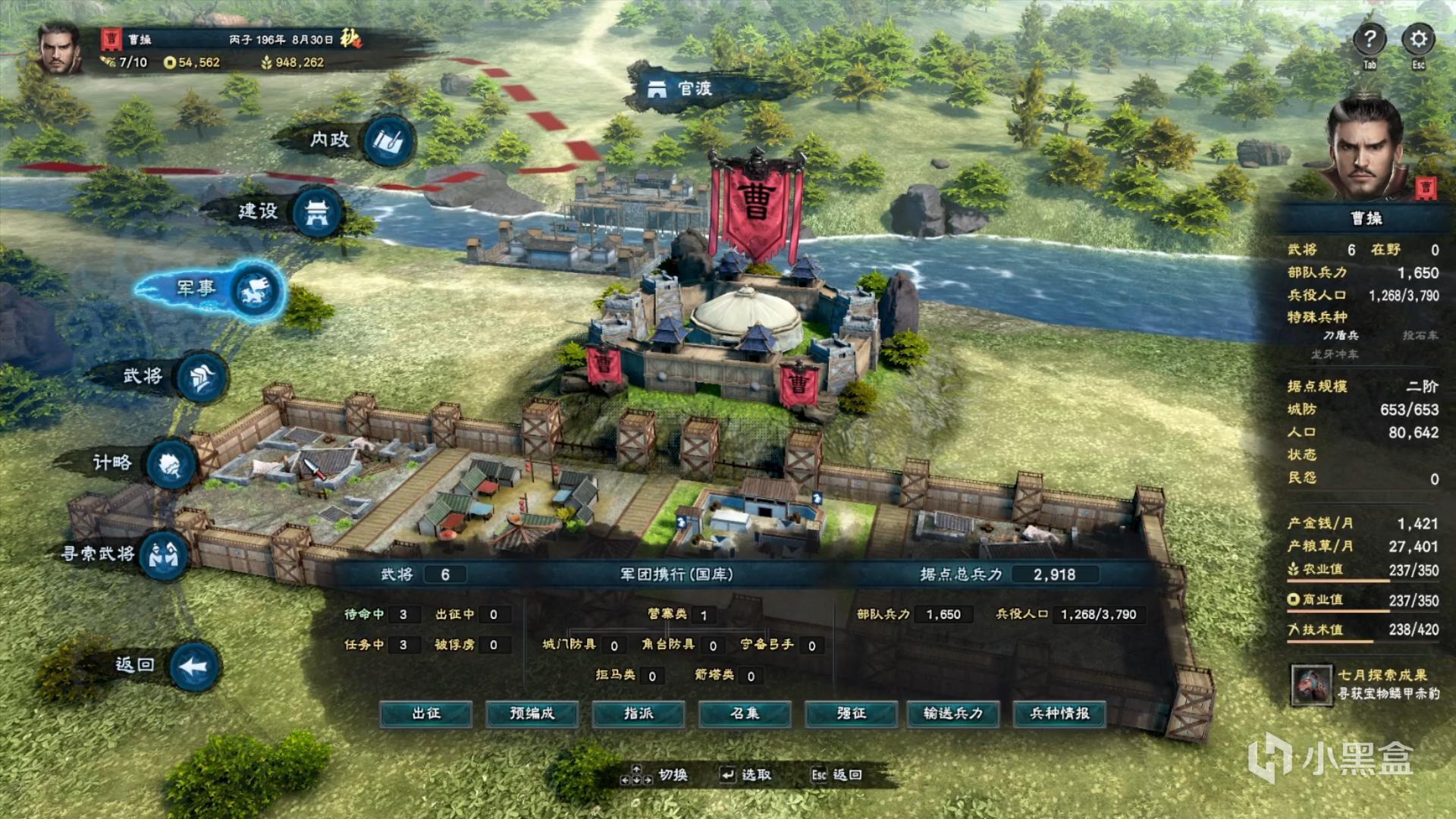
Task: Open the 寻索武将 (Search Officers) menu
Action: click(x=163, y=555)
